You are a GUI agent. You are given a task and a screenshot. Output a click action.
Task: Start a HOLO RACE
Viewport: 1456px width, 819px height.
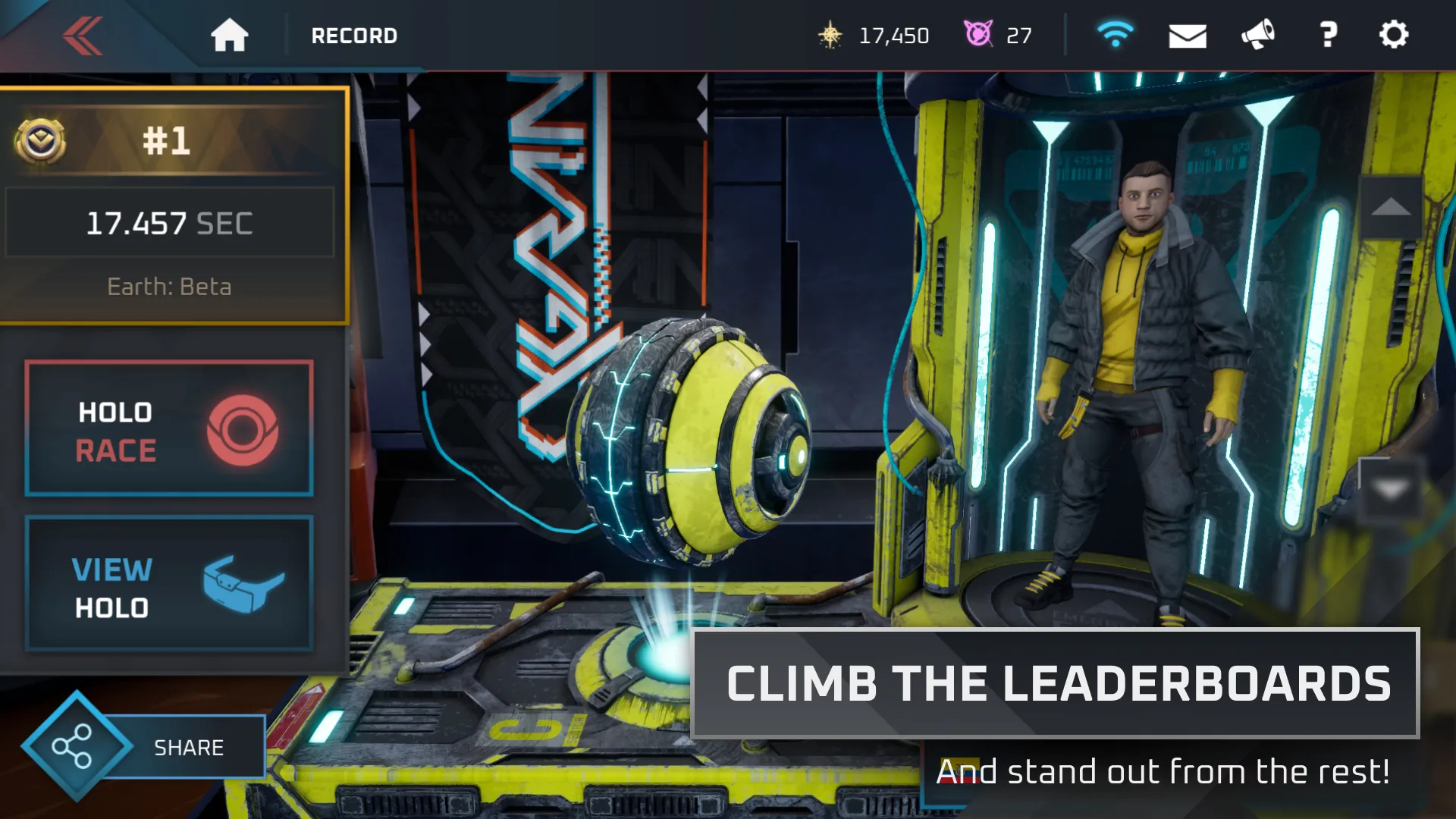tap(168, 428)
